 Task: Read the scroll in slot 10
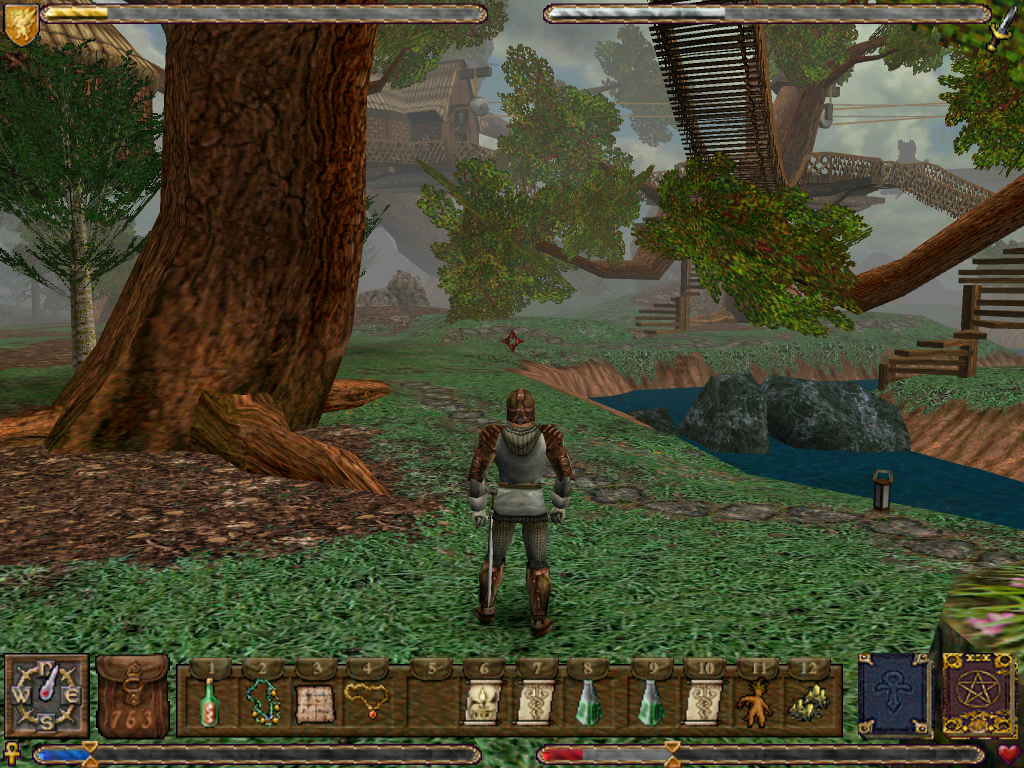coord(703,703)
